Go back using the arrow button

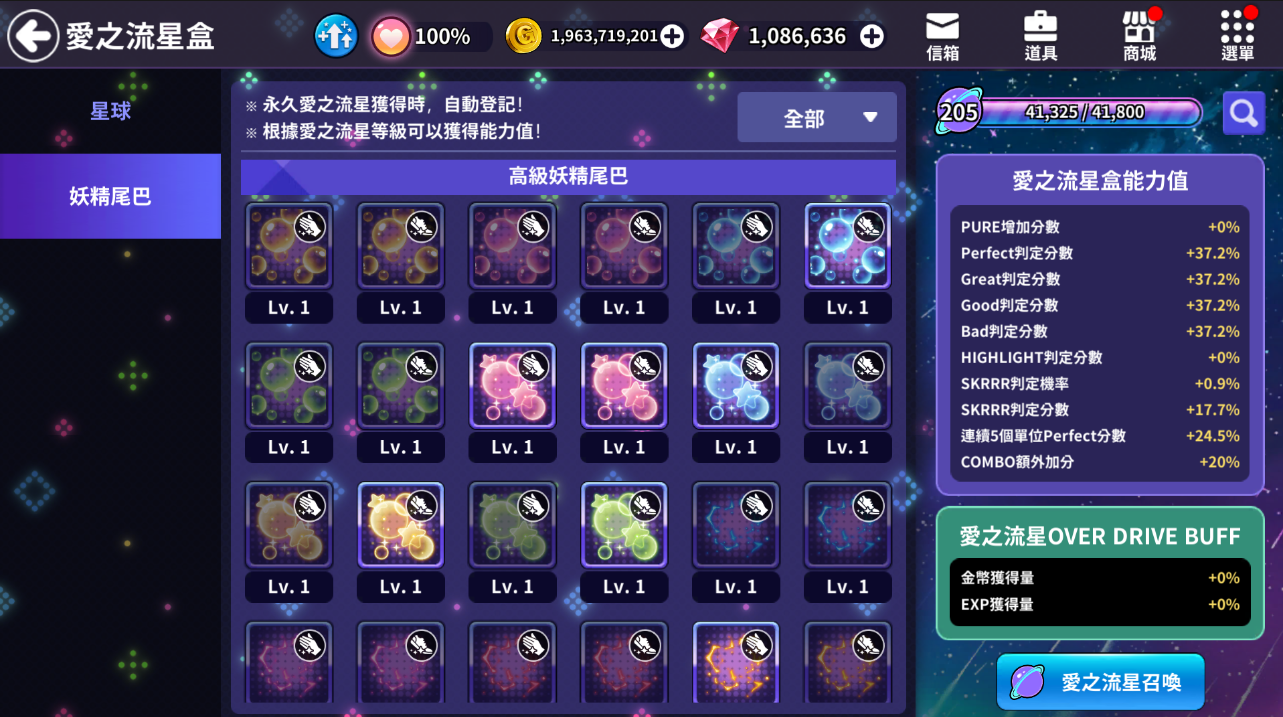coord(33,36)
